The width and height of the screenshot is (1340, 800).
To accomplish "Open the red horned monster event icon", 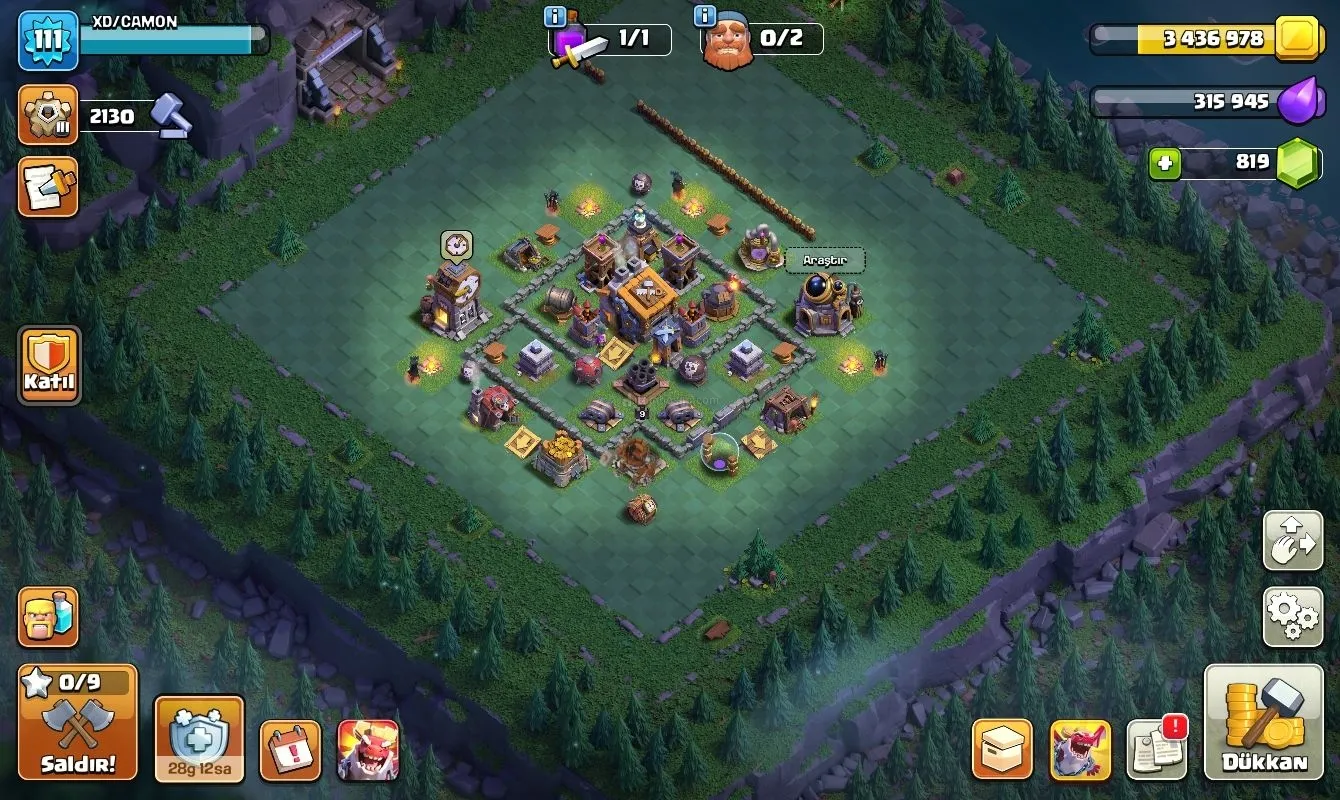I will point(368,750).
